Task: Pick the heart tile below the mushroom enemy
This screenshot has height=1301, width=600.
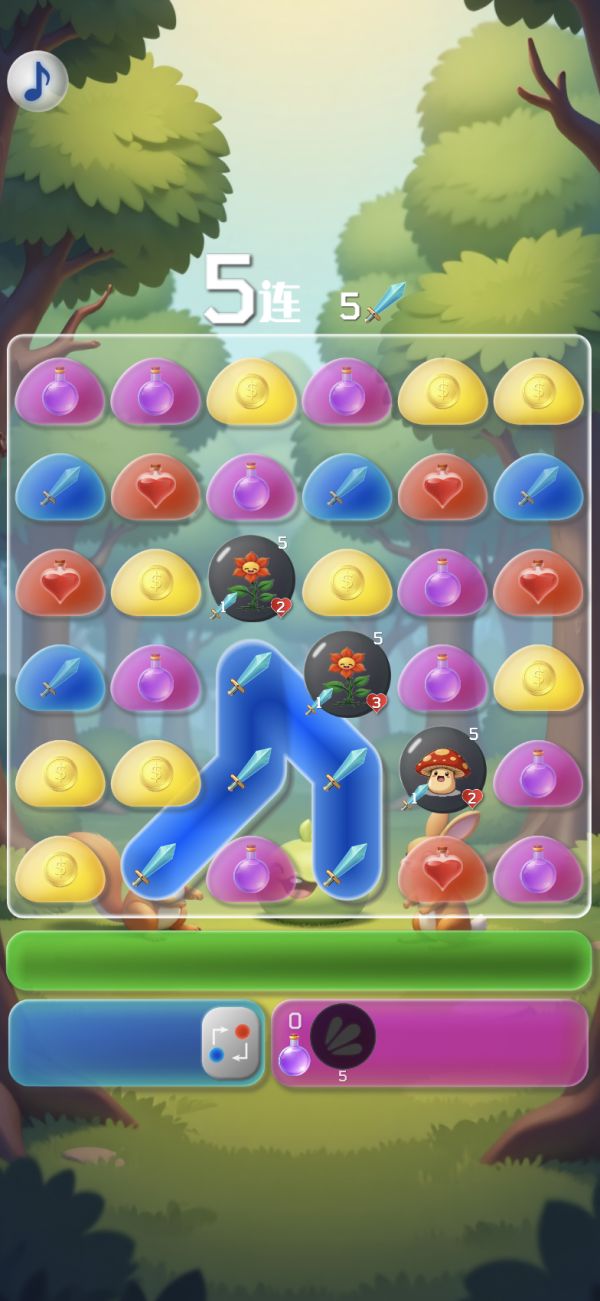Action: (442, 867)
